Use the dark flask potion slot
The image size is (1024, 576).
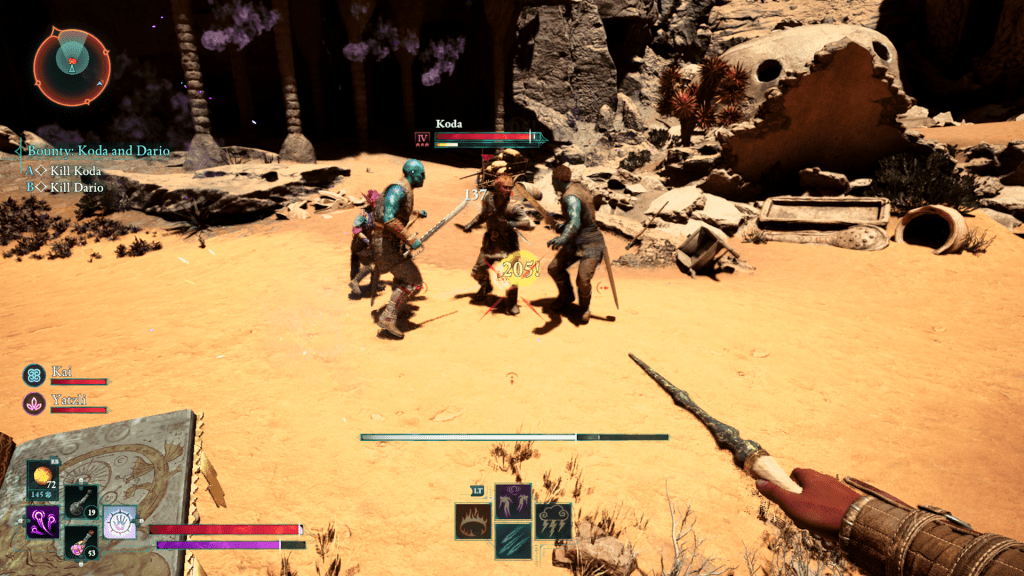point(81,502)
